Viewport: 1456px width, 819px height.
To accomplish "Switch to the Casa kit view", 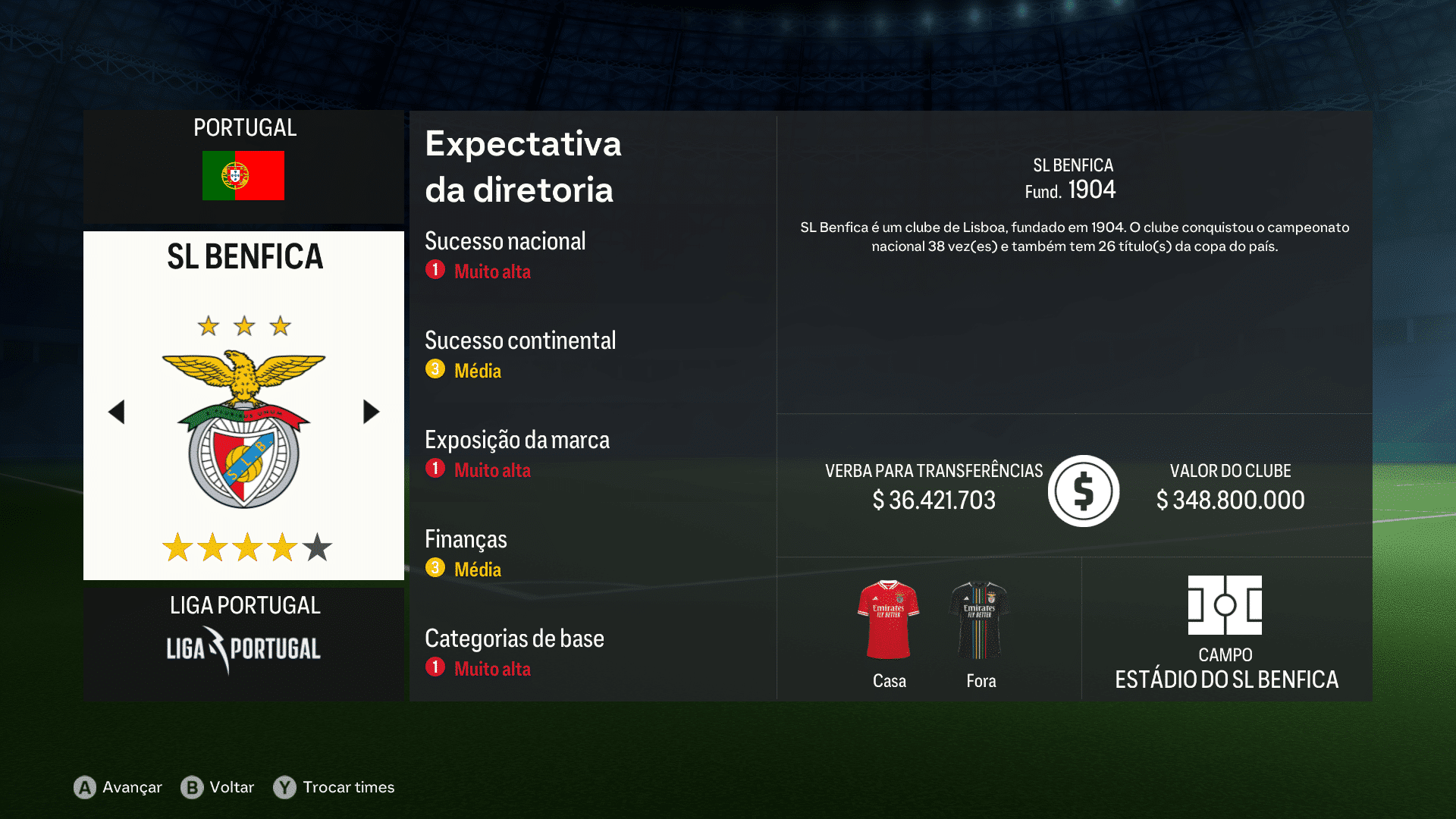I will (x=888, y=681).
